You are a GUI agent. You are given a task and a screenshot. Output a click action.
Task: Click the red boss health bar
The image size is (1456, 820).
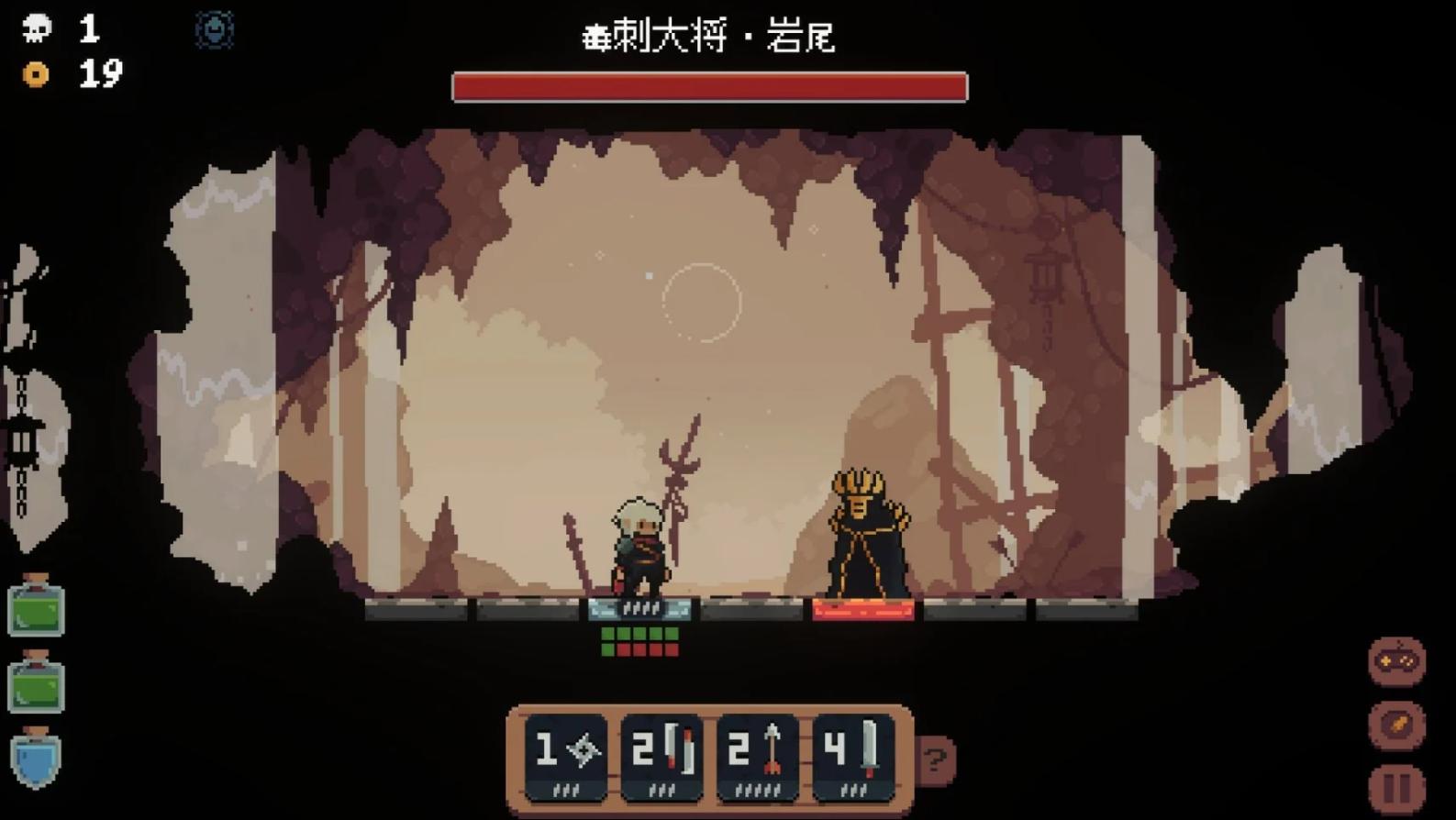point(708,85)
